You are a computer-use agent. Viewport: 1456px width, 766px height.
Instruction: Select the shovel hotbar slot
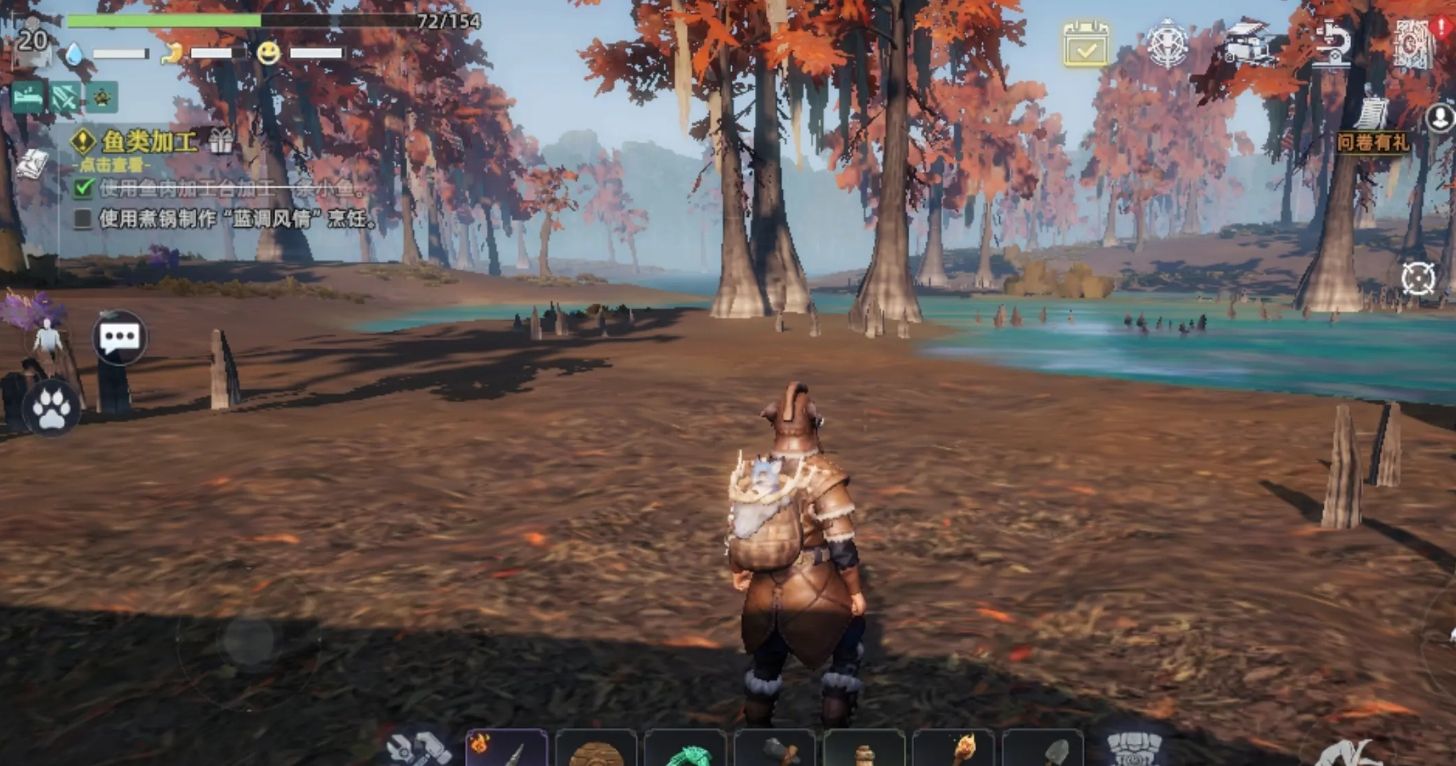click(1042, 748)
